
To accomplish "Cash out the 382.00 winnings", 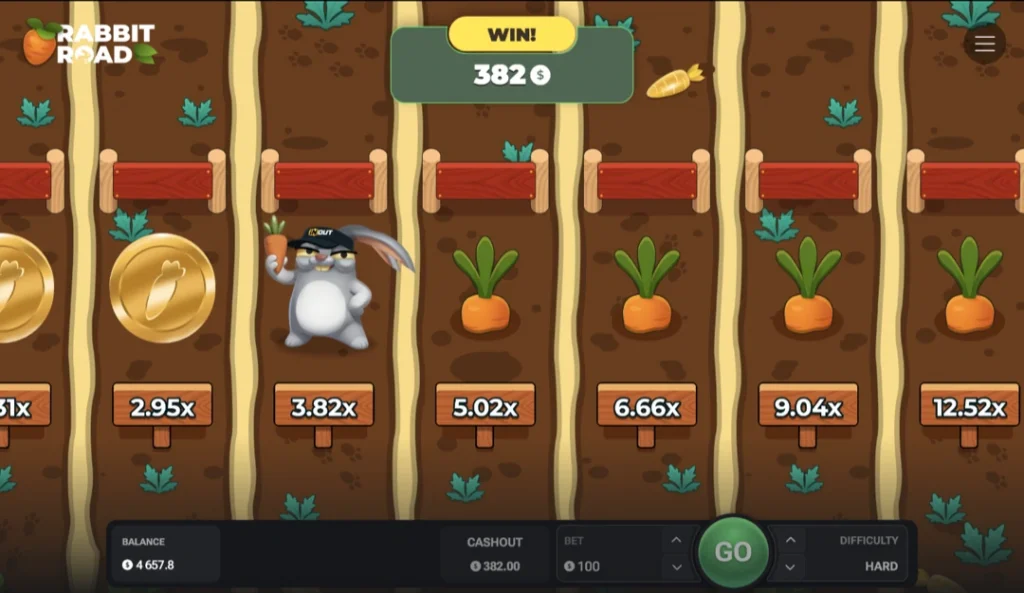I will 495,554.
